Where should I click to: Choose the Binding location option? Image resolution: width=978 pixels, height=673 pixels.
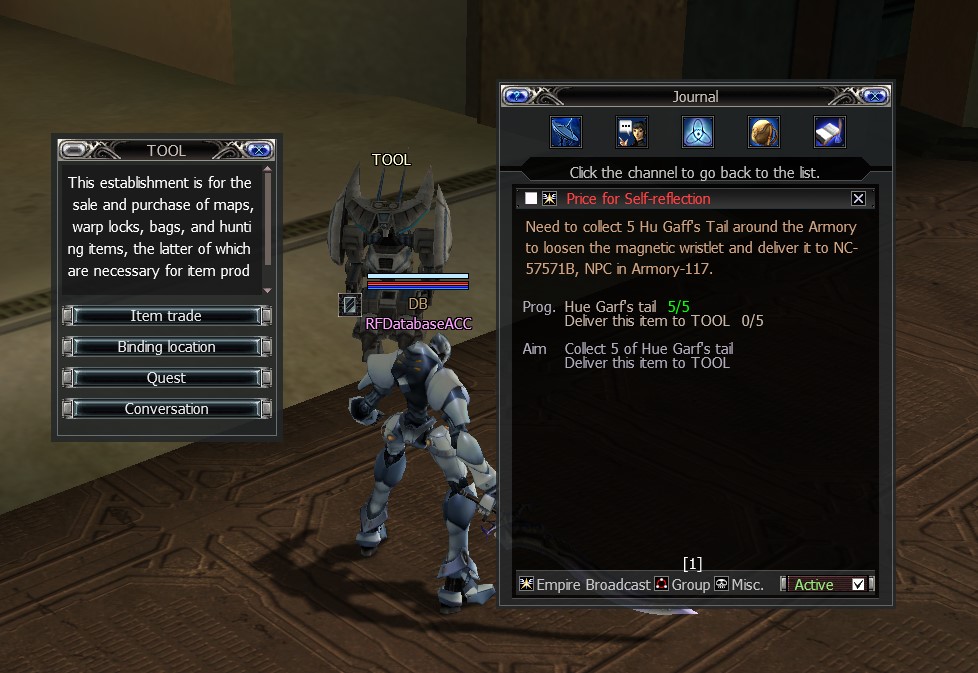tap(166, 347)
